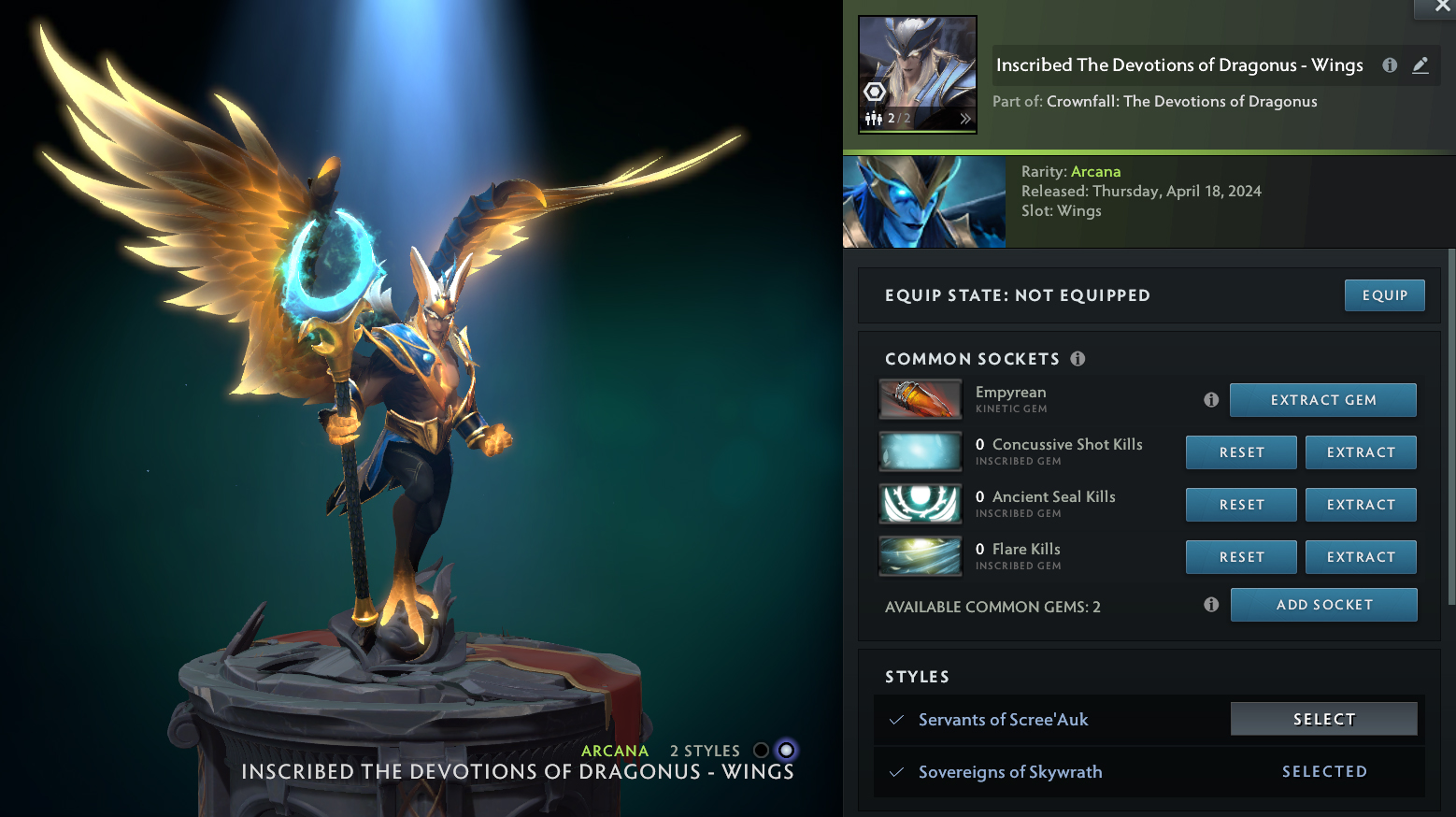Show info for available common gems

(1211, 605)
